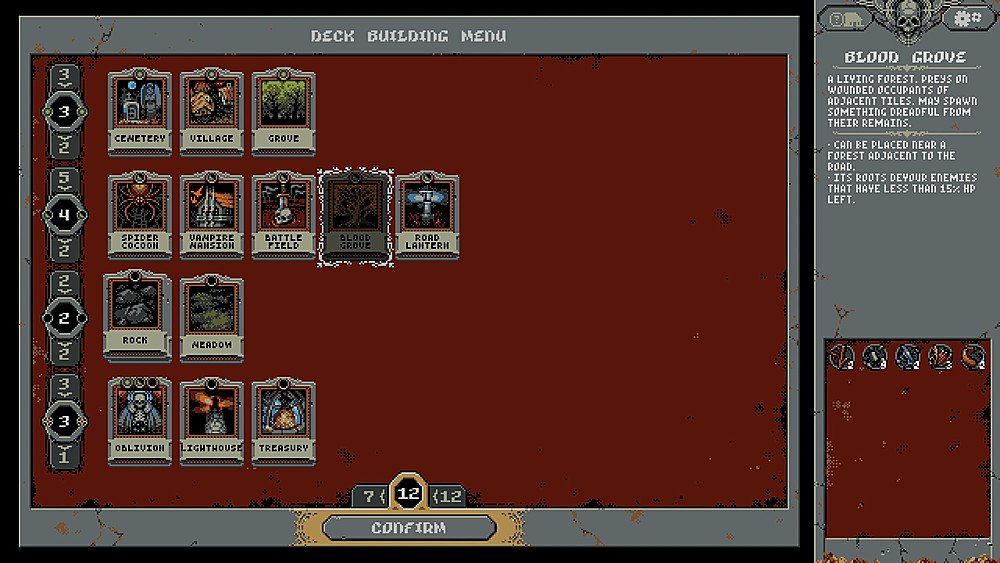Toggle the Treasury card
Viewport: 1000px width, 563px height.
click(x=283, y=421)
